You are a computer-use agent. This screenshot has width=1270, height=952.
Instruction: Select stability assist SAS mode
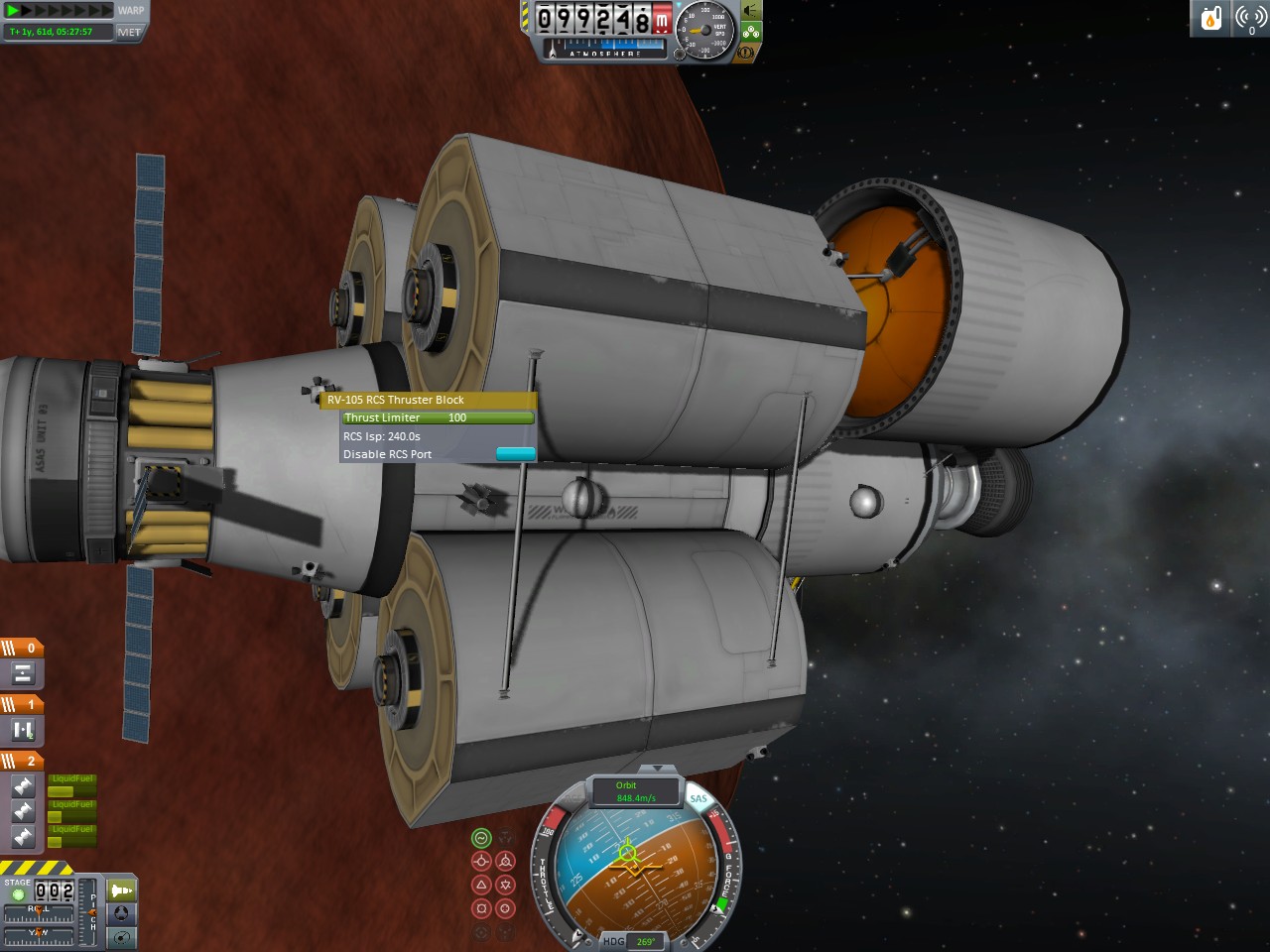481,838
